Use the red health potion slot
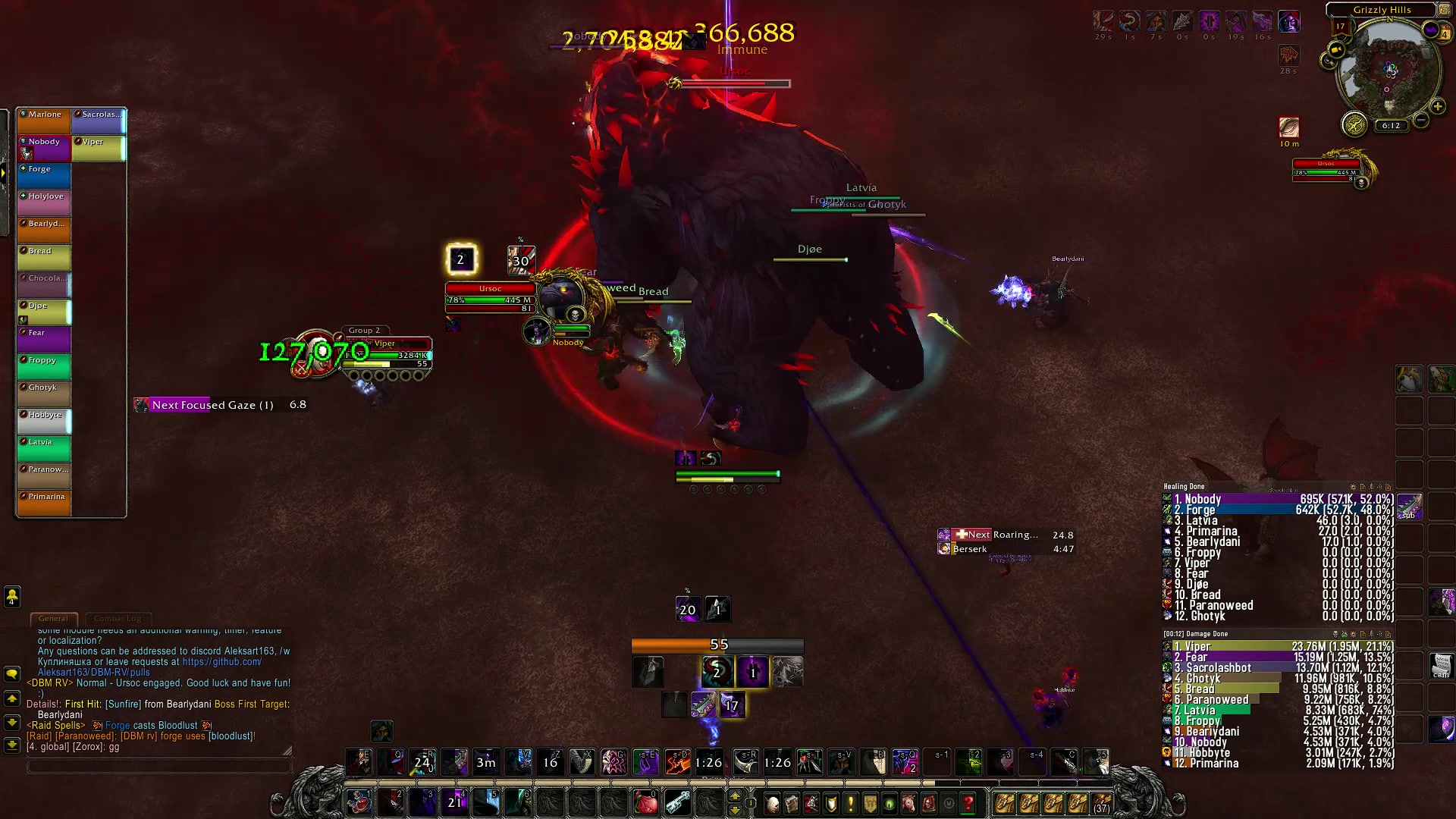1456x819 pixels. (645, 802)
